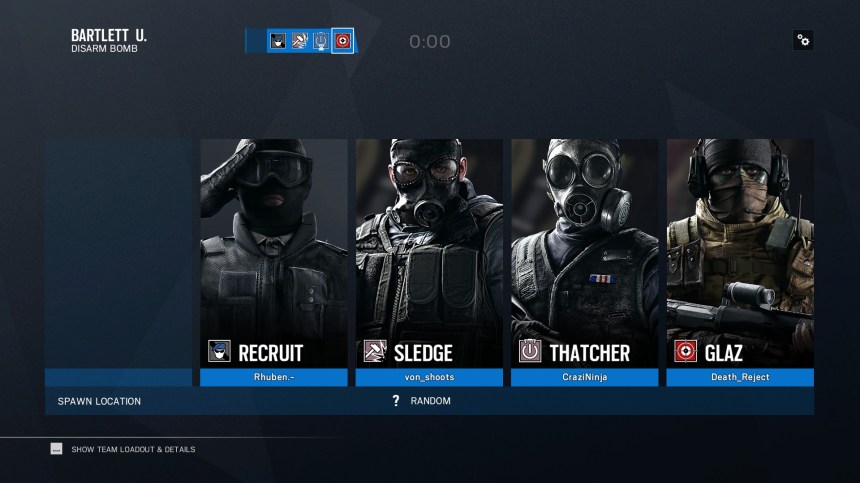Click the Thatcher icon in top team bar
Screen dimensions: 860x483
click(x=320, y=41)
